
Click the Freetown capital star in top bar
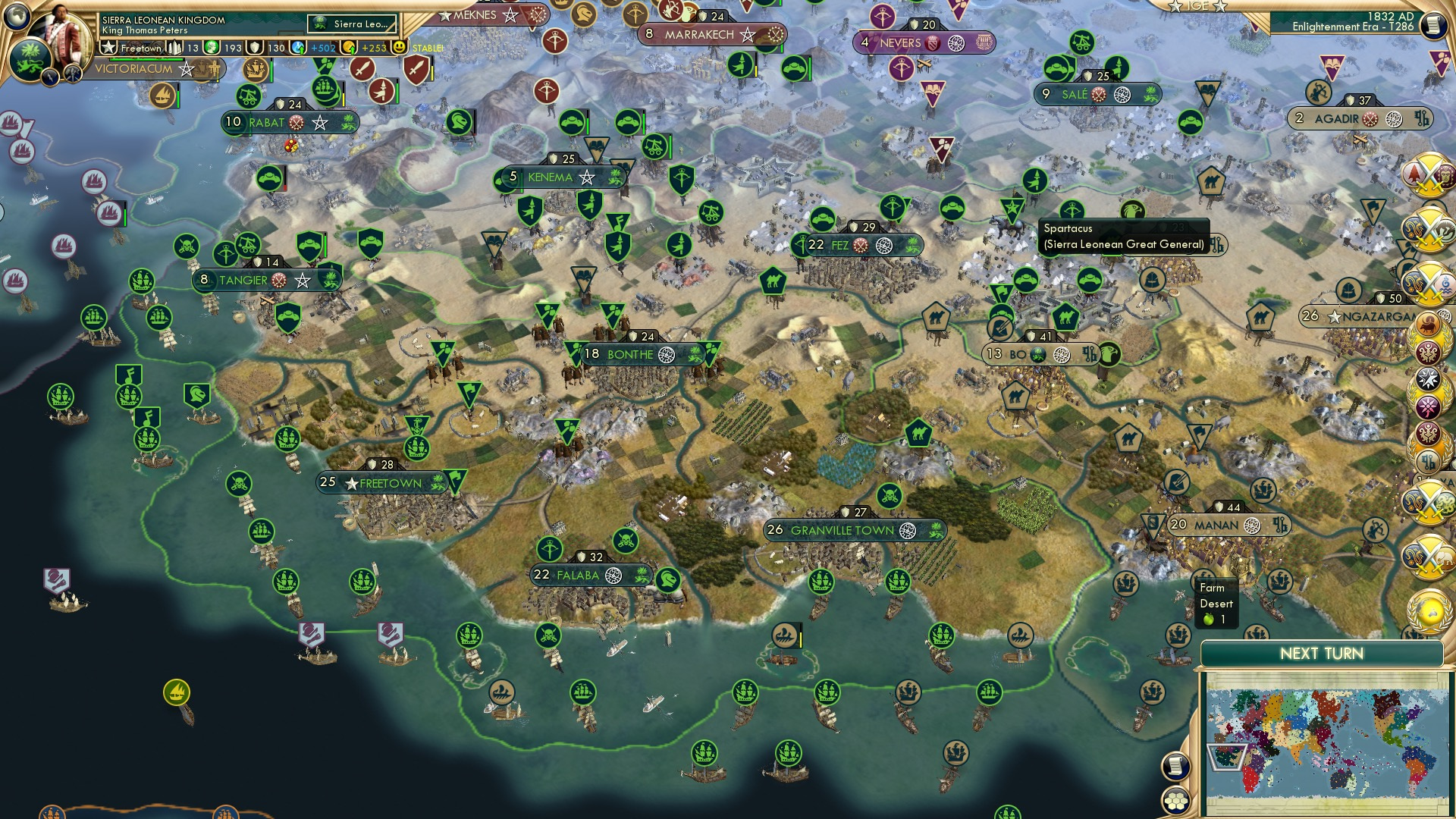pyautogui.click(x=107, y=47)
